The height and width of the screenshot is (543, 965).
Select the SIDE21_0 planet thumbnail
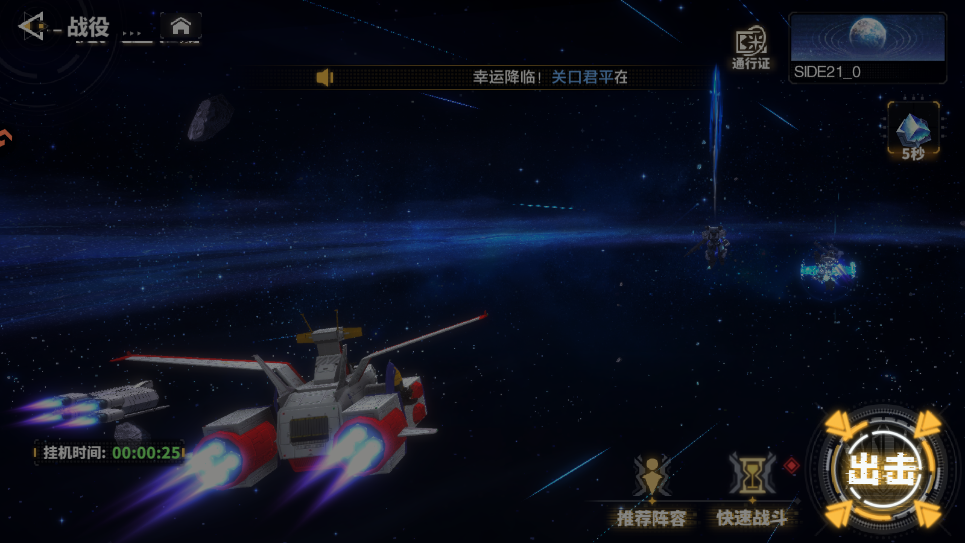click(x=867, y=47)
